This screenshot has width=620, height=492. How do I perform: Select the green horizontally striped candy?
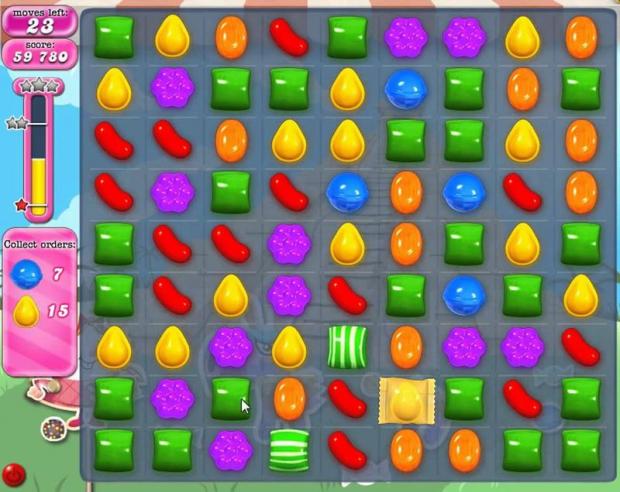(289, 449)
